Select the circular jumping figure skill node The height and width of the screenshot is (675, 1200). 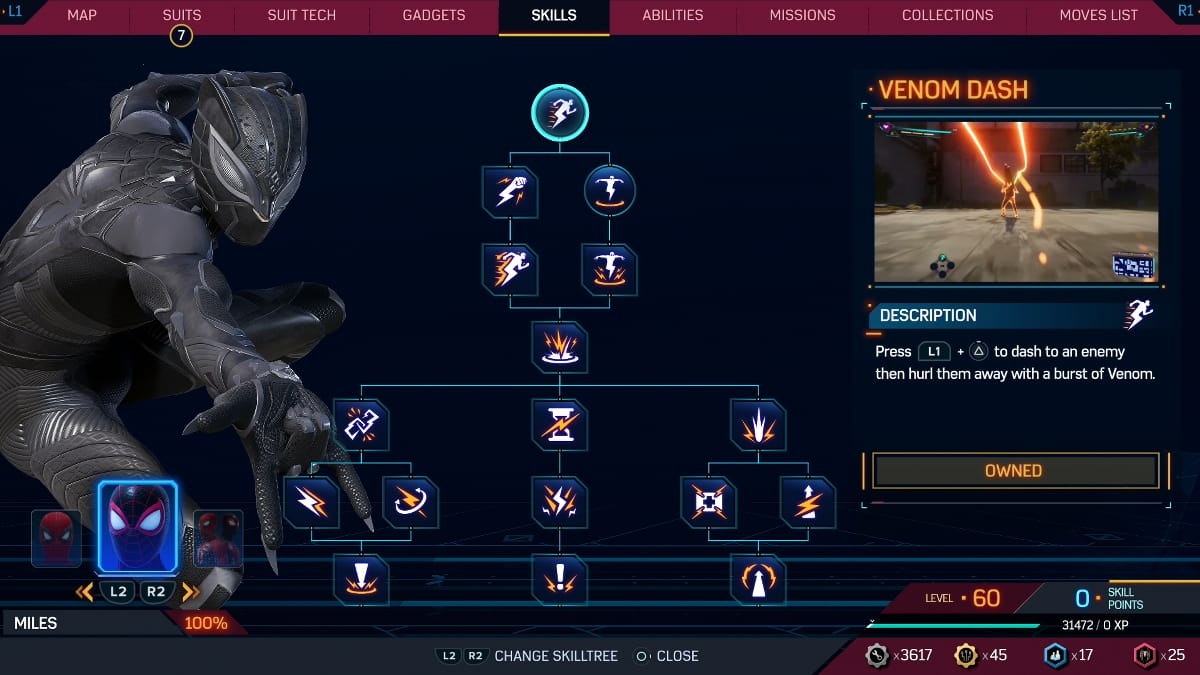pos(609,192)
